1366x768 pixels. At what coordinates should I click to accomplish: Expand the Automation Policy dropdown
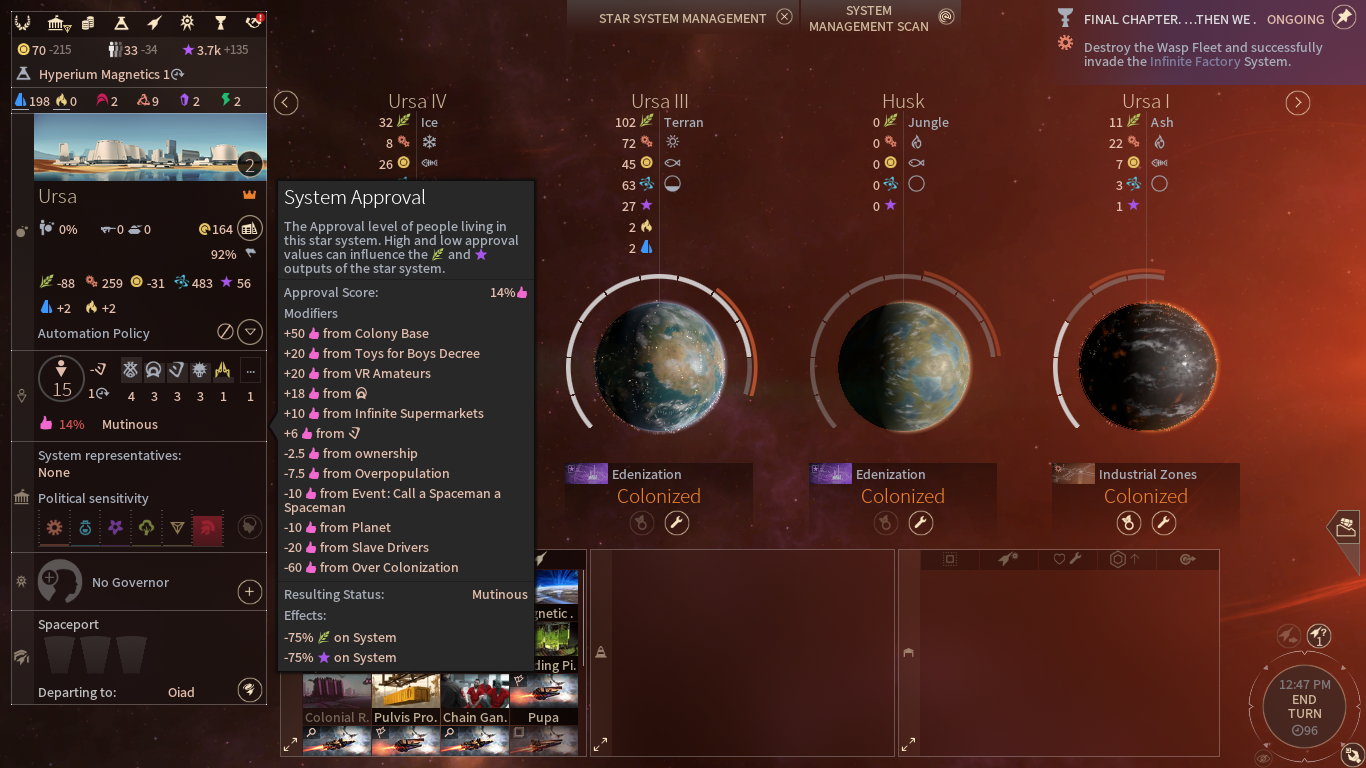point(250,332)
